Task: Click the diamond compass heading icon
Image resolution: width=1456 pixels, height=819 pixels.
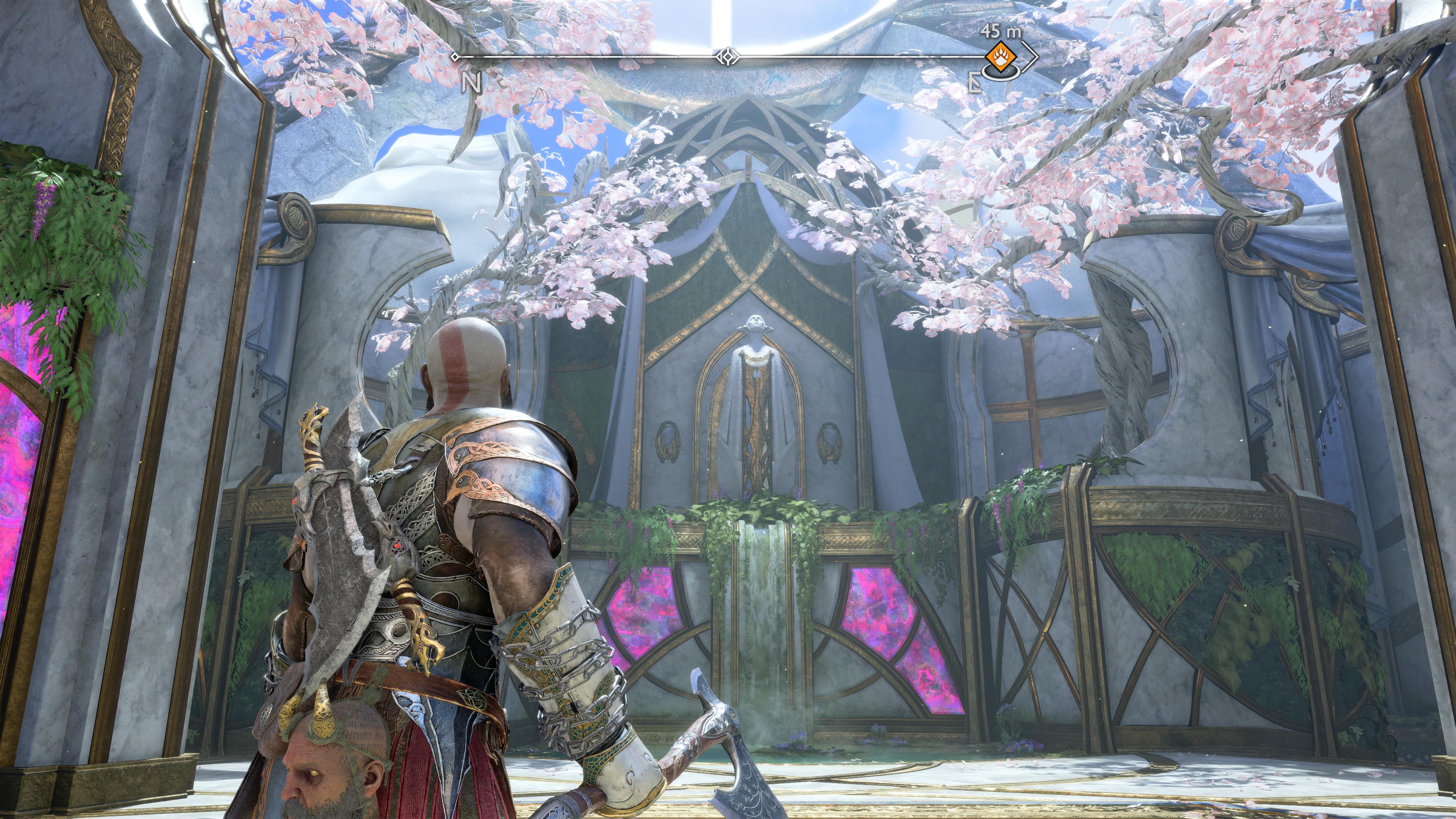Action: (728, 56)
